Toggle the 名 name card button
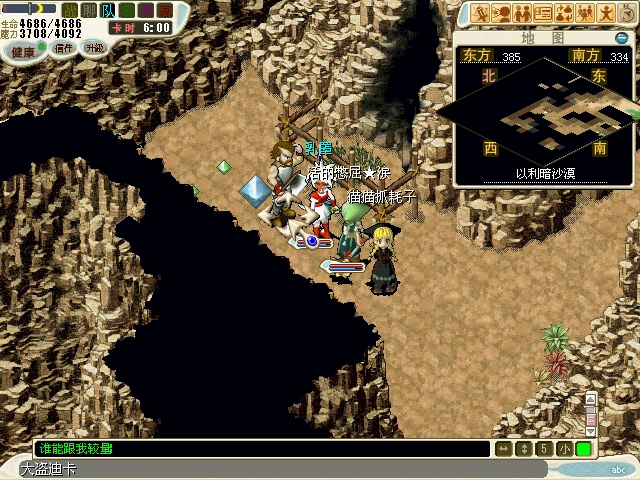640x480 pixels. [x=125, y=10]
